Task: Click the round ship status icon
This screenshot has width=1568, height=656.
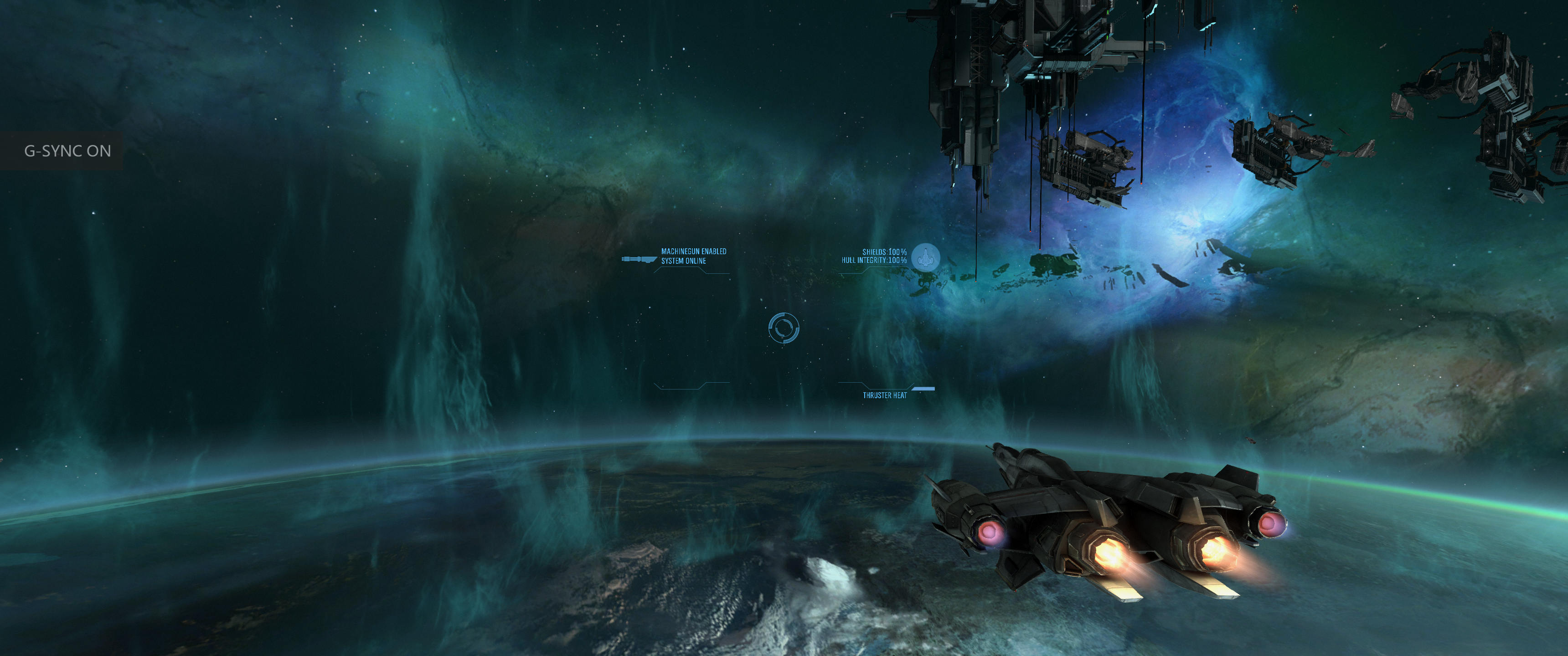Action: coord(925,257)
